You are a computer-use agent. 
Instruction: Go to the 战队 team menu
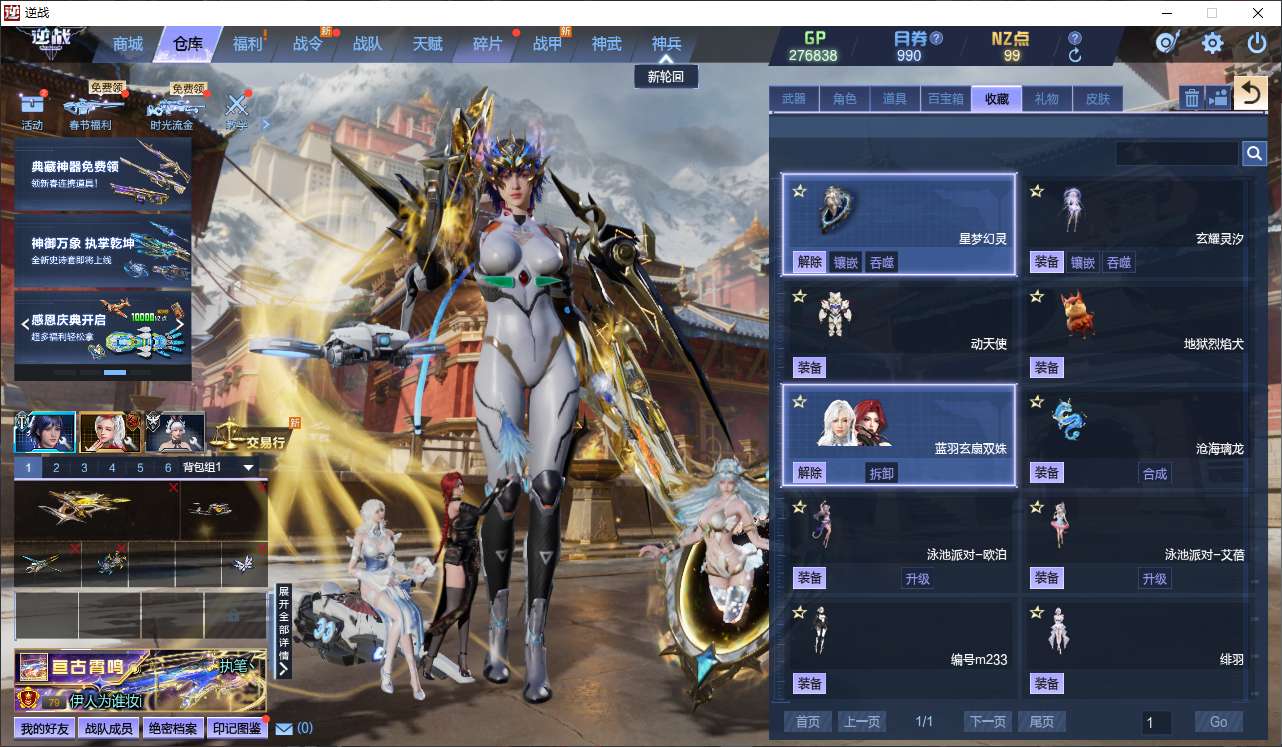(x=367, y=44)
